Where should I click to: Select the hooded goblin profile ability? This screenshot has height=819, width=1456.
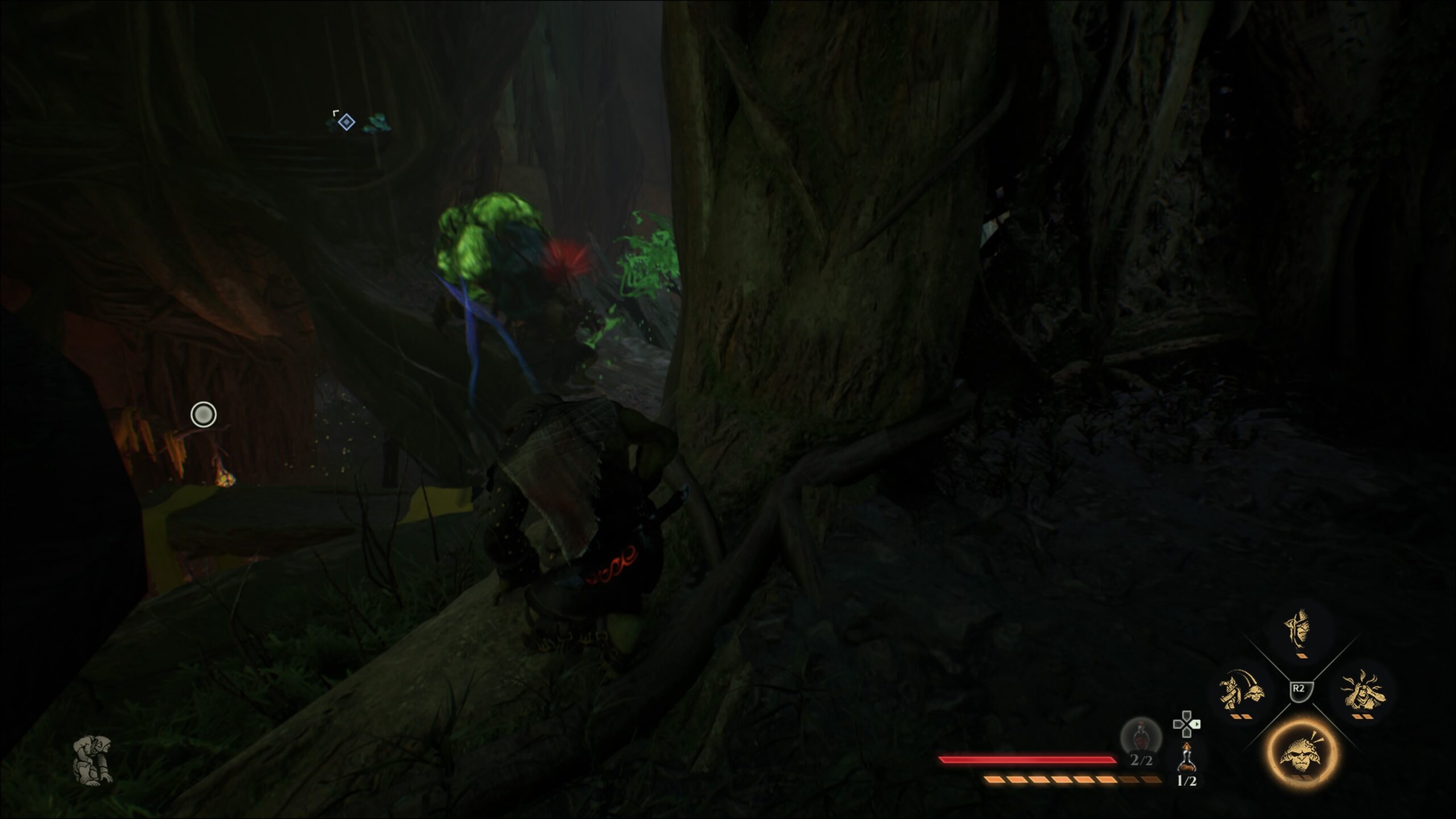point(1299,628)
